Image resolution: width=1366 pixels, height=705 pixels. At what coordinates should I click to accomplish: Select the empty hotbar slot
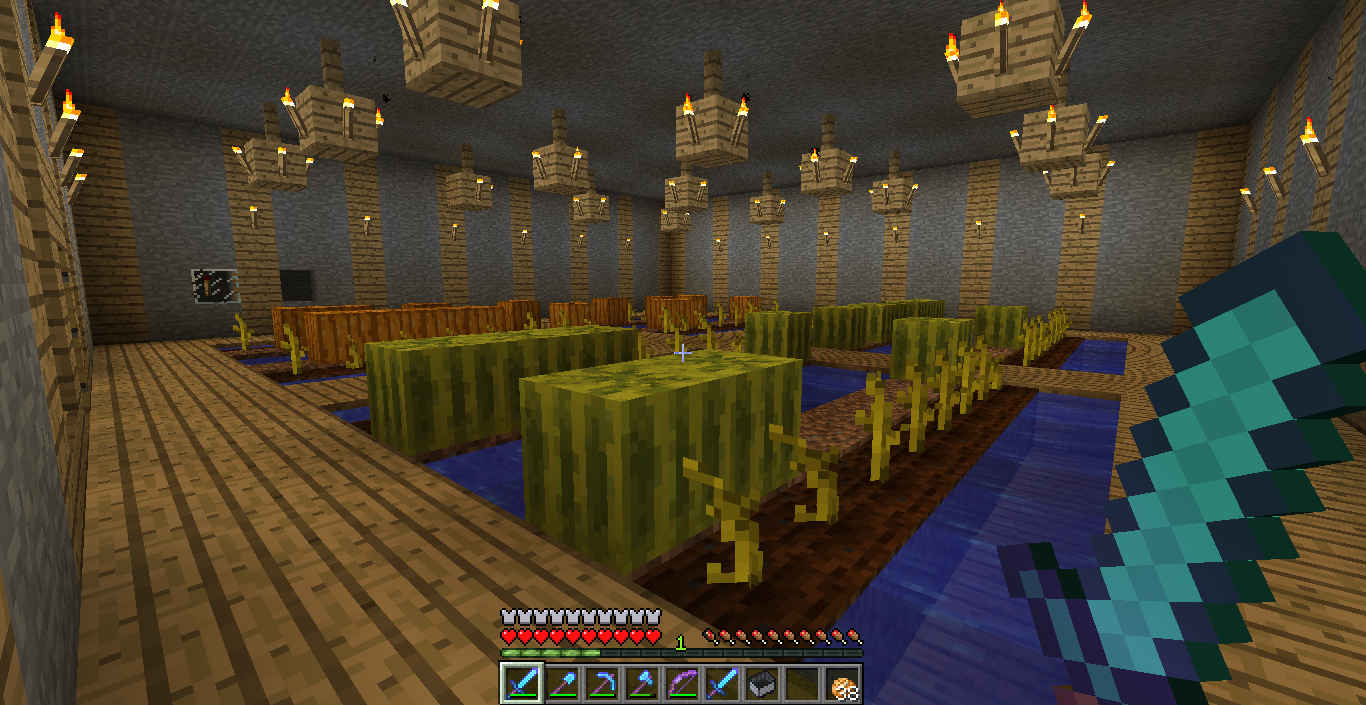(x=800, y=683)
